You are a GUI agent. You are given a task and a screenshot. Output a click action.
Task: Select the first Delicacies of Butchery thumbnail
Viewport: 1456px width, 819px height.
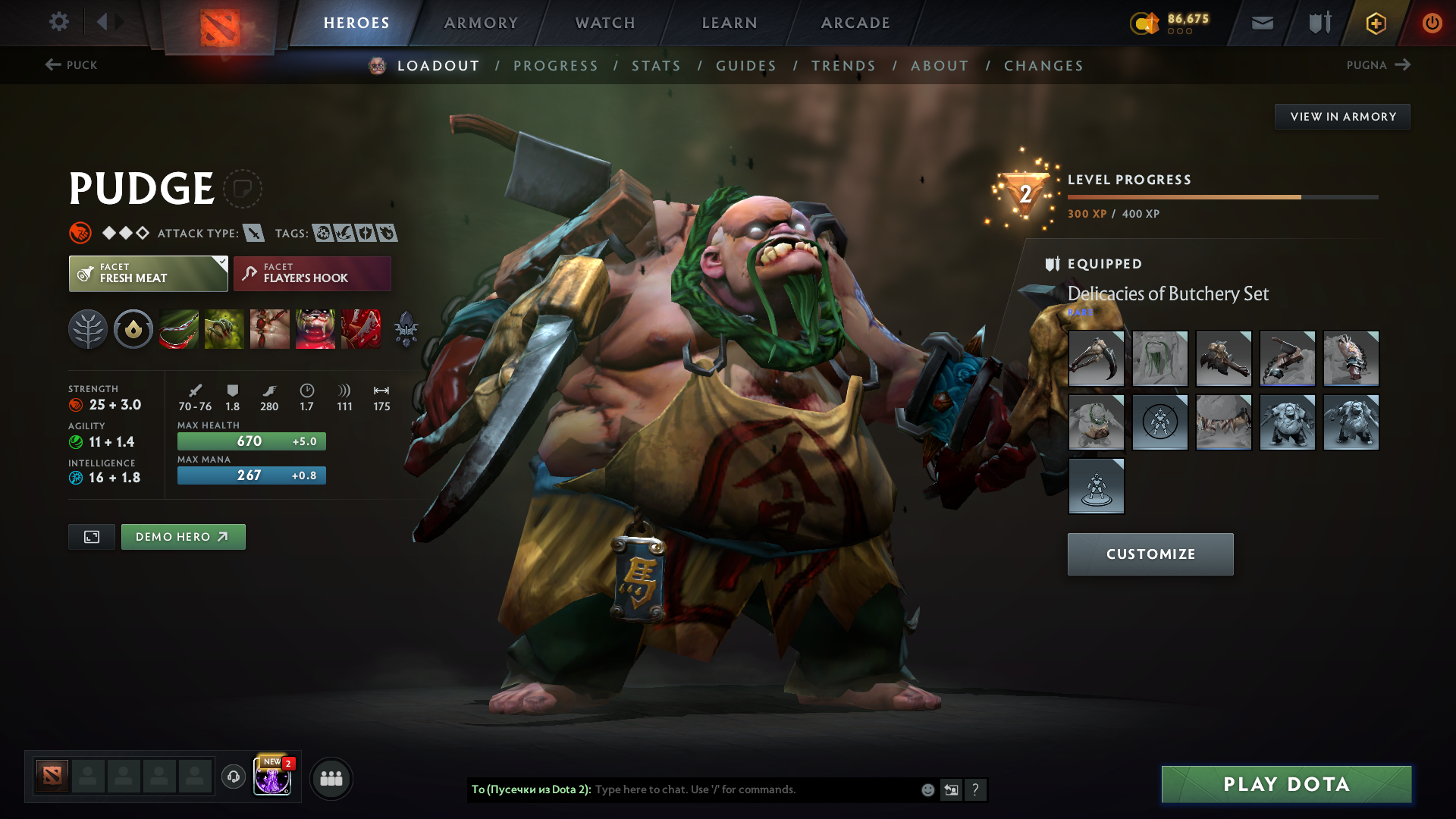[1096, 359]
